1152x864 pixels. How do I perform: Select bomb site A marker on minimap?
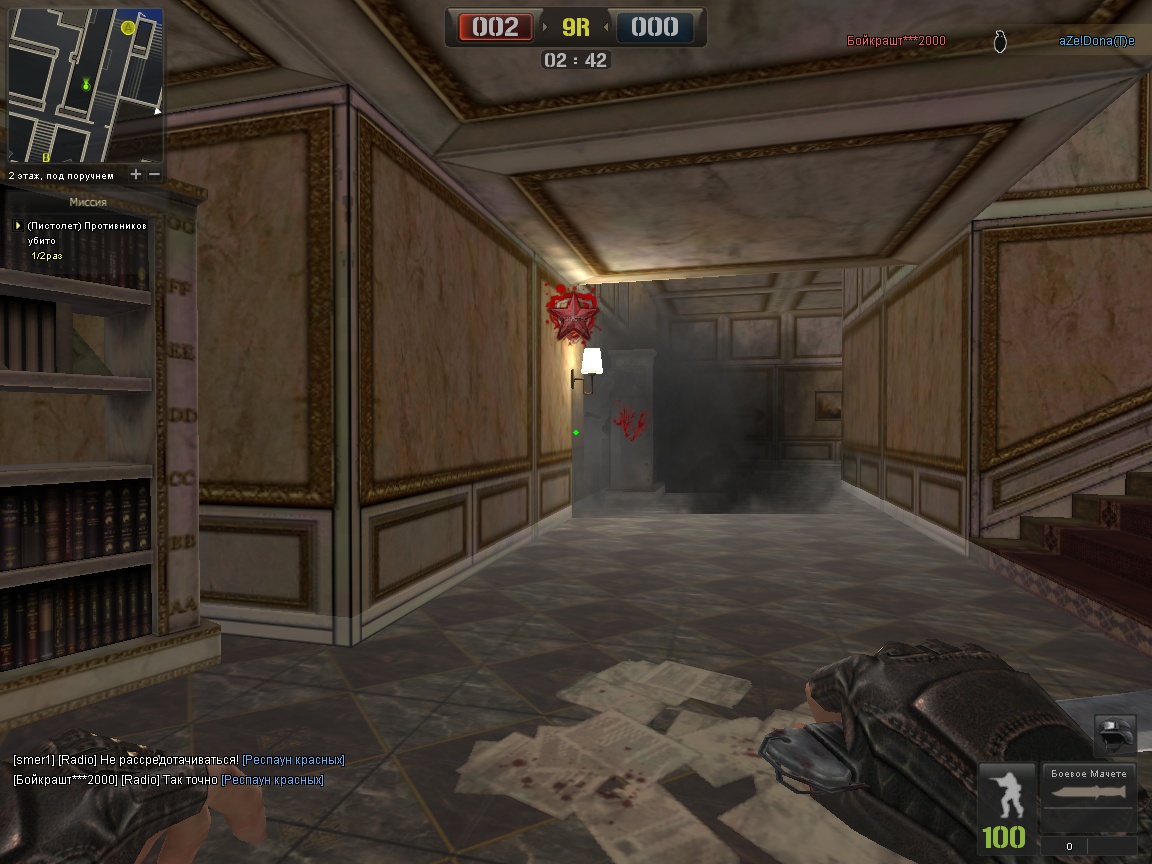(128, 28)
